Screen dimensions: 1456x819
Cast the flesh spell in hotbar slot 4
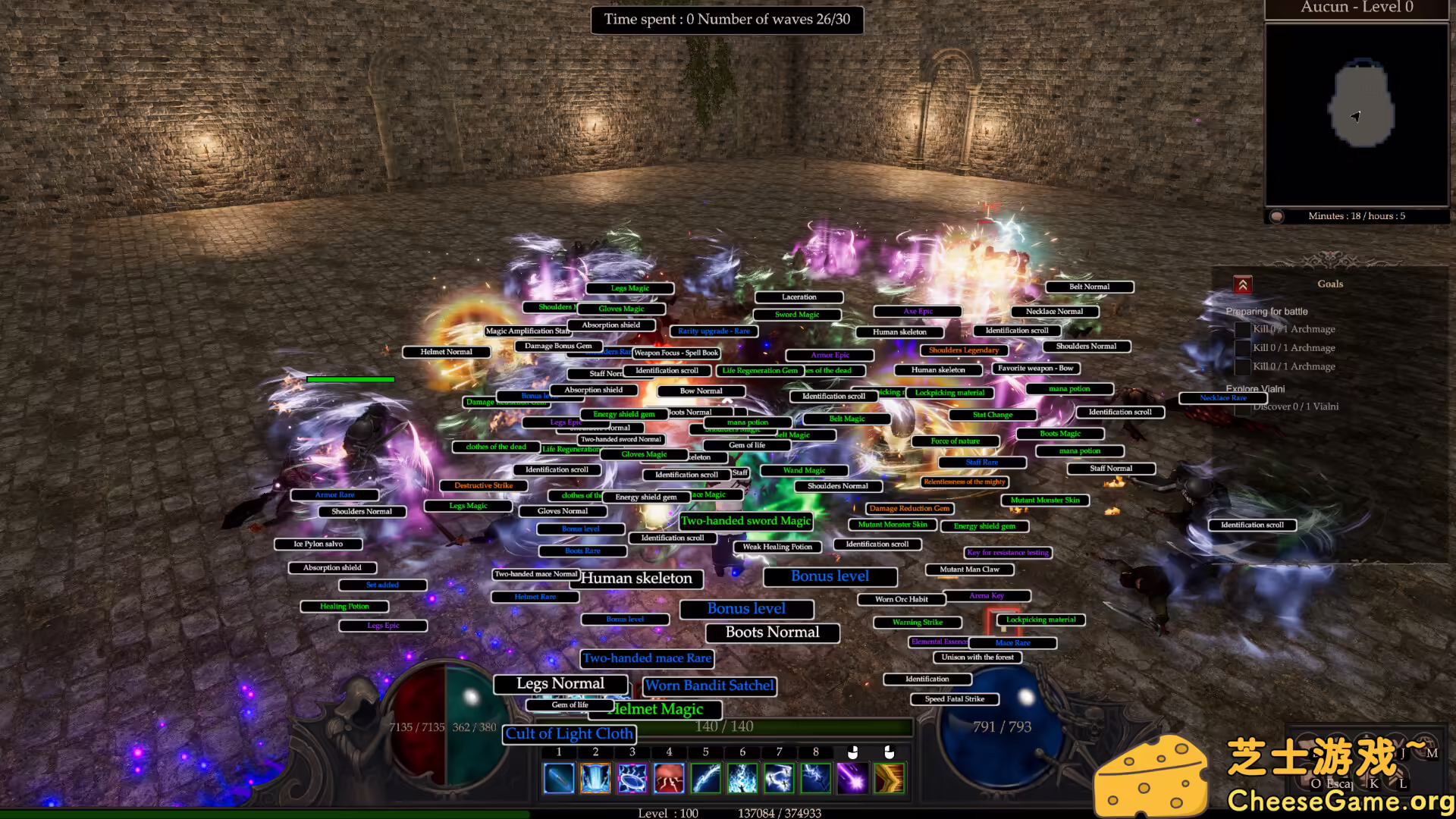pyautogui.click(x=669, y=778)
